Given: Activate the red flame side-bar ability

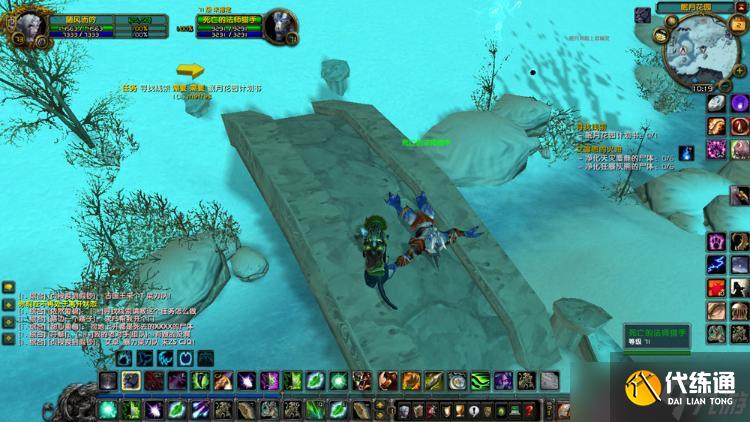Looking at the screenshot, I should (716, 287).
